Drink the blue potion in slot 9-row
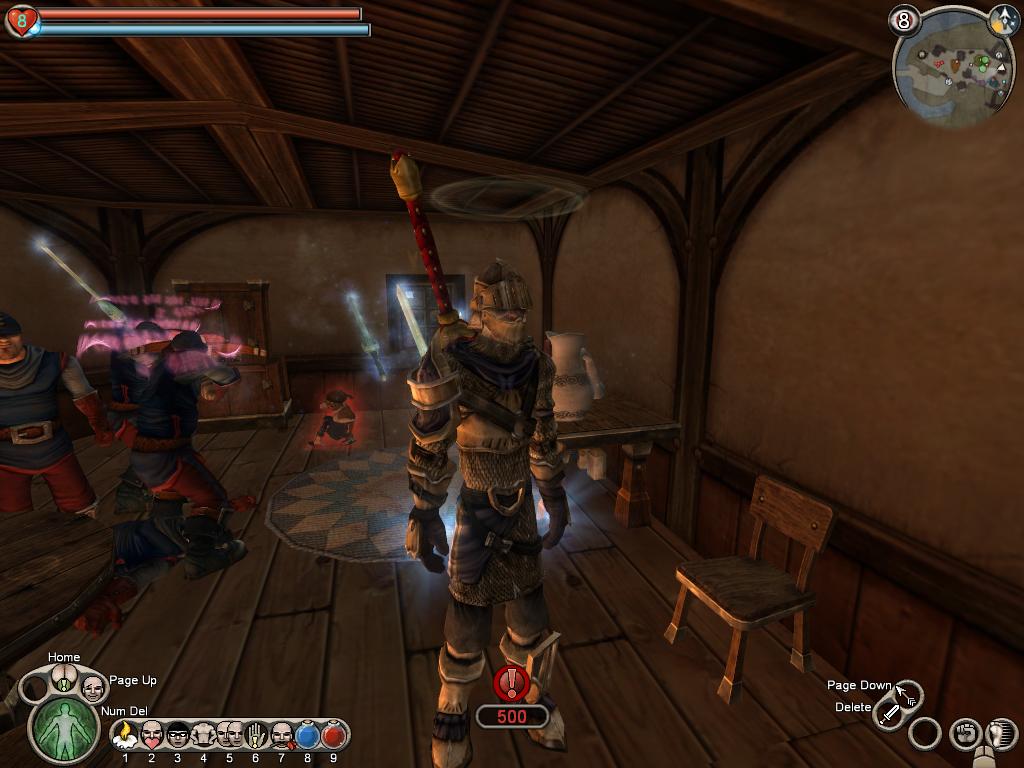Image resolution: width=1024 pixels, height=768 pixels. click(x=308, y=736)
